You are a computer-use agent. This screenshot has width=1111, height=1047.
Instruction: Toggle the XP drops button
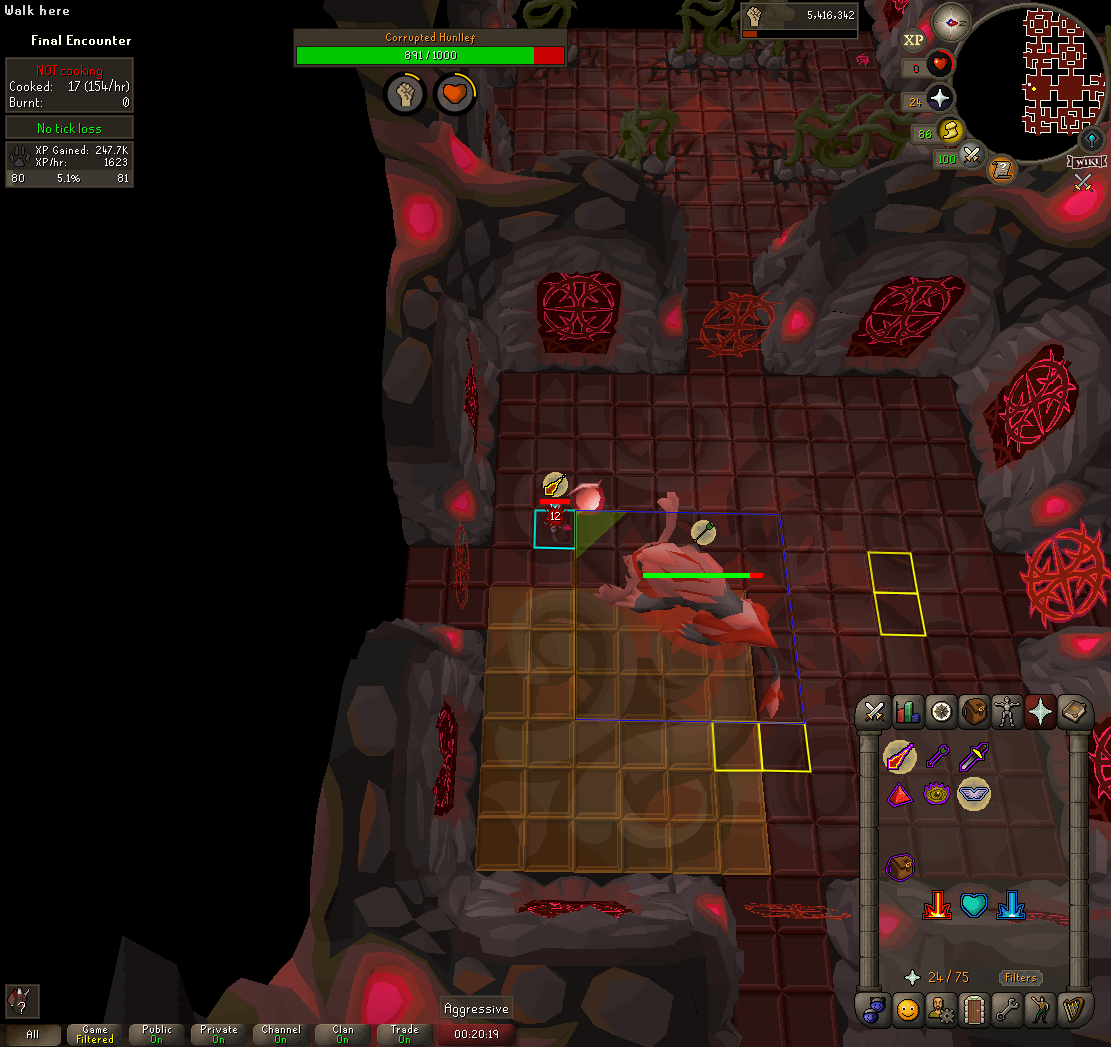click(913, 40)
